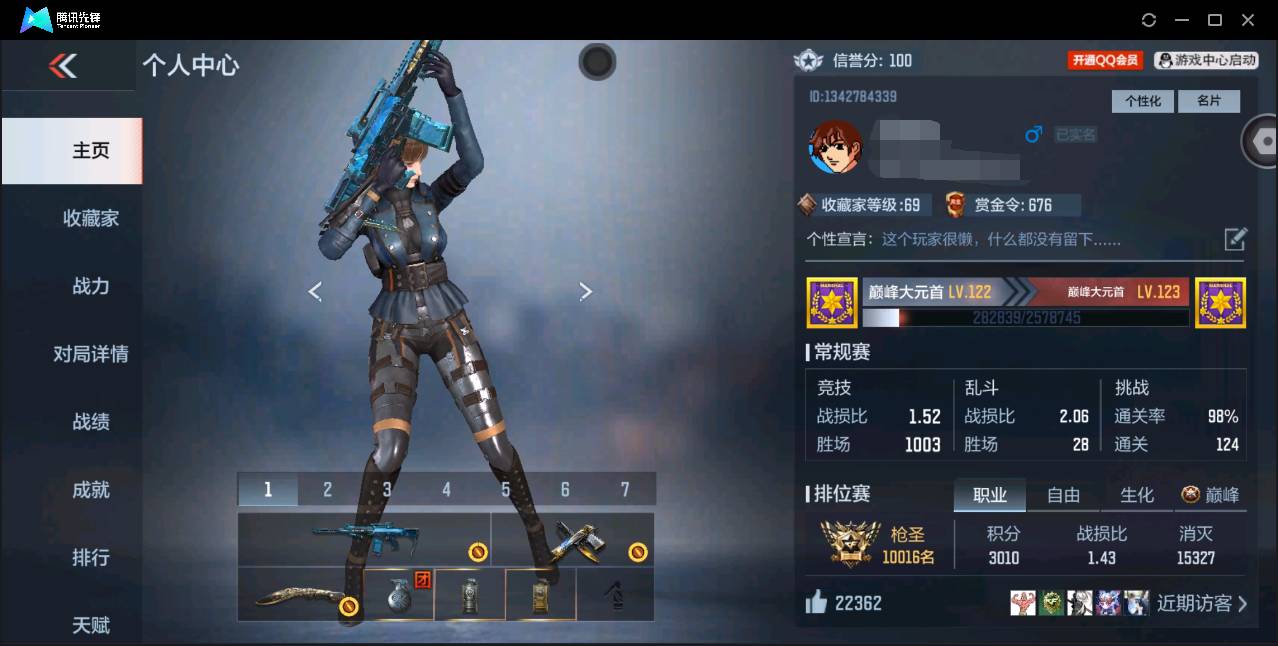Switch ranked stats to the 自由 tab
This screenshot has height=646, width=1278.
point(1063,495)
